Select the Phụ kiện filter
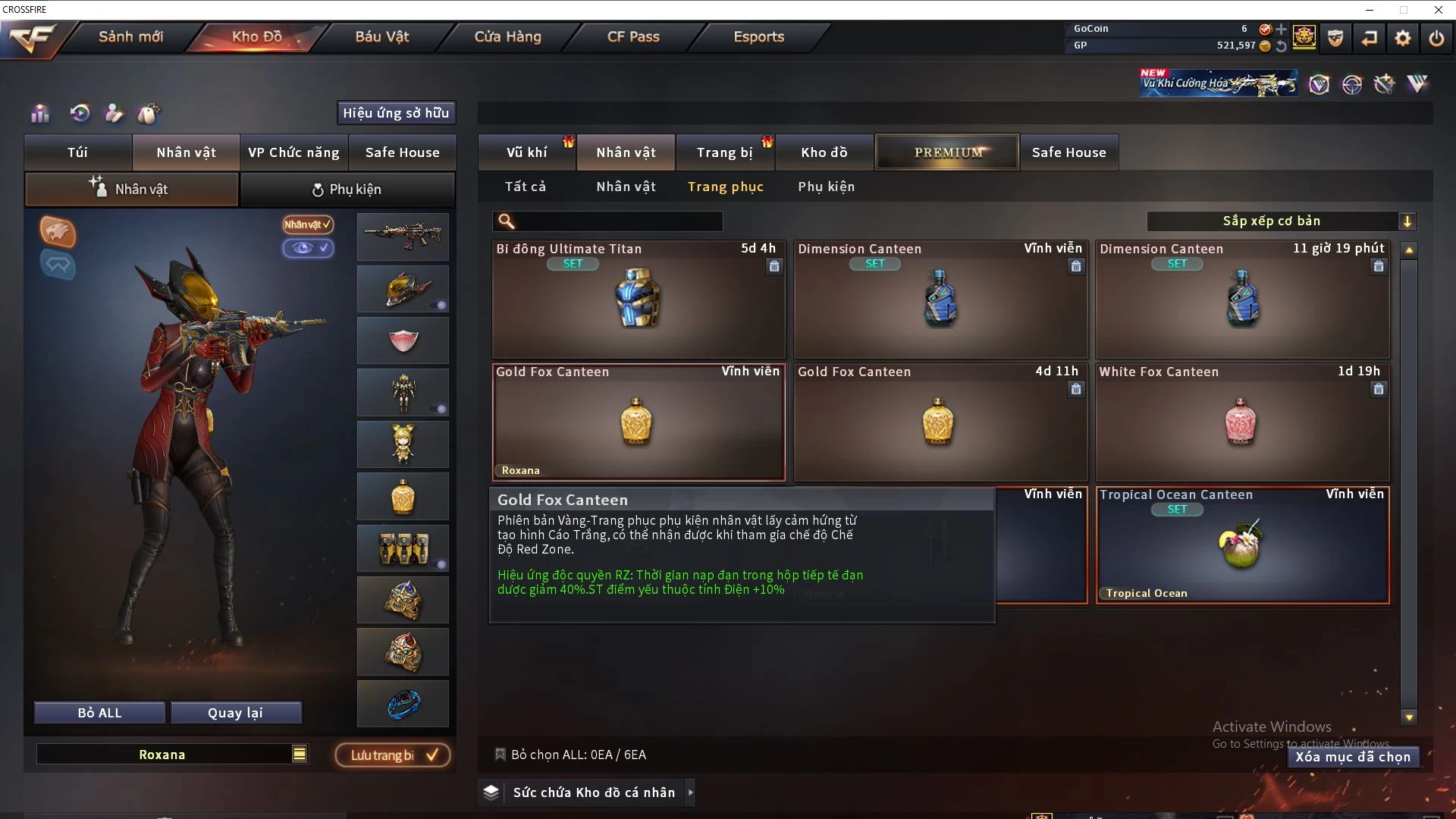Viewport: 1456px width, 819px height. [x=826, y=187]
